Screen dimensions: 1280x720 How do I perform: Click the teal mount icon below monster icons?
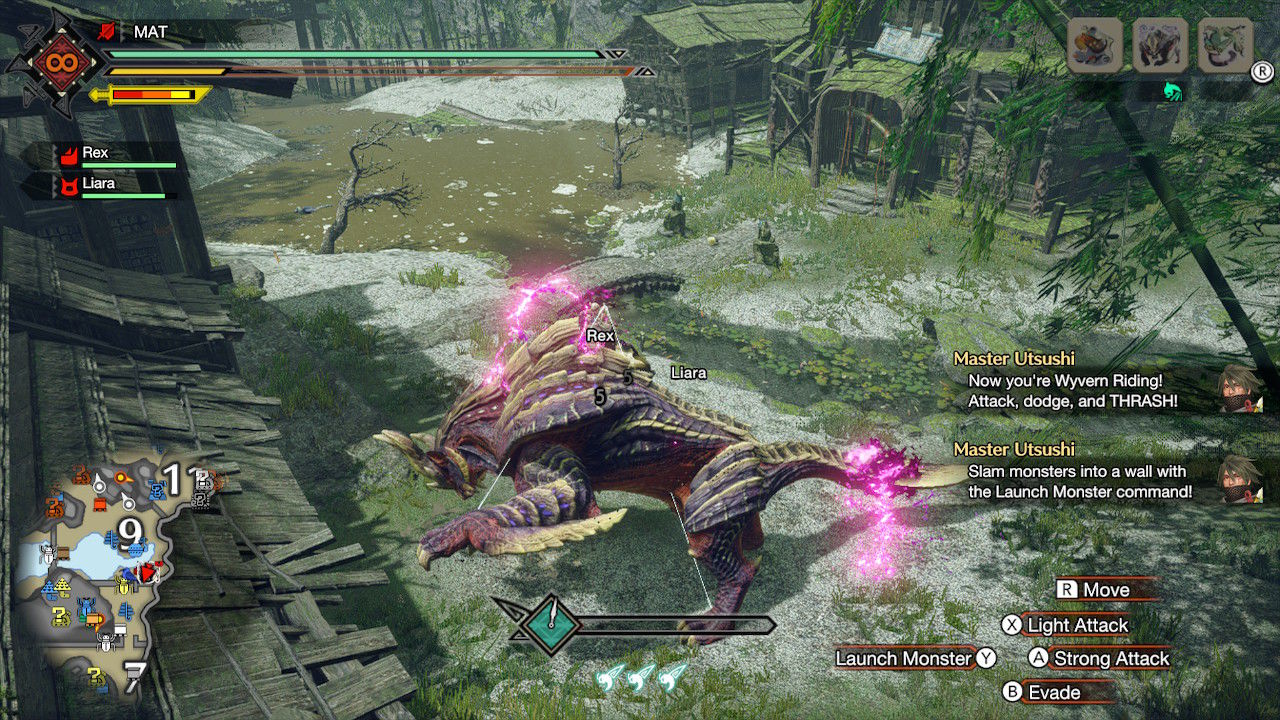(1172, 91)
